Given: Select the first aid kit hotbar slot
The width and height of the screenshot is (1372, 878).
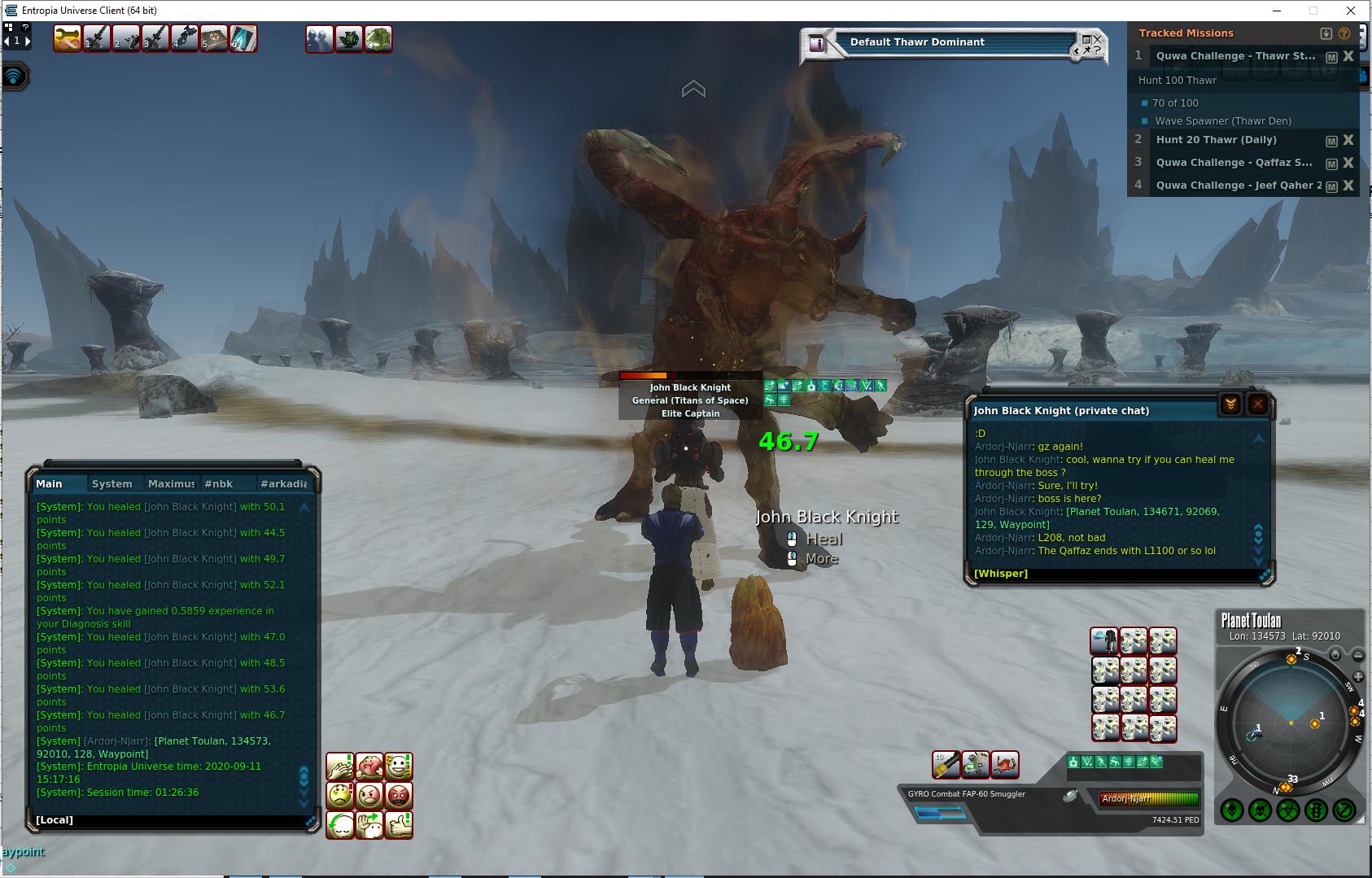Looking at the screenshot, I should (x=214, y=39).
